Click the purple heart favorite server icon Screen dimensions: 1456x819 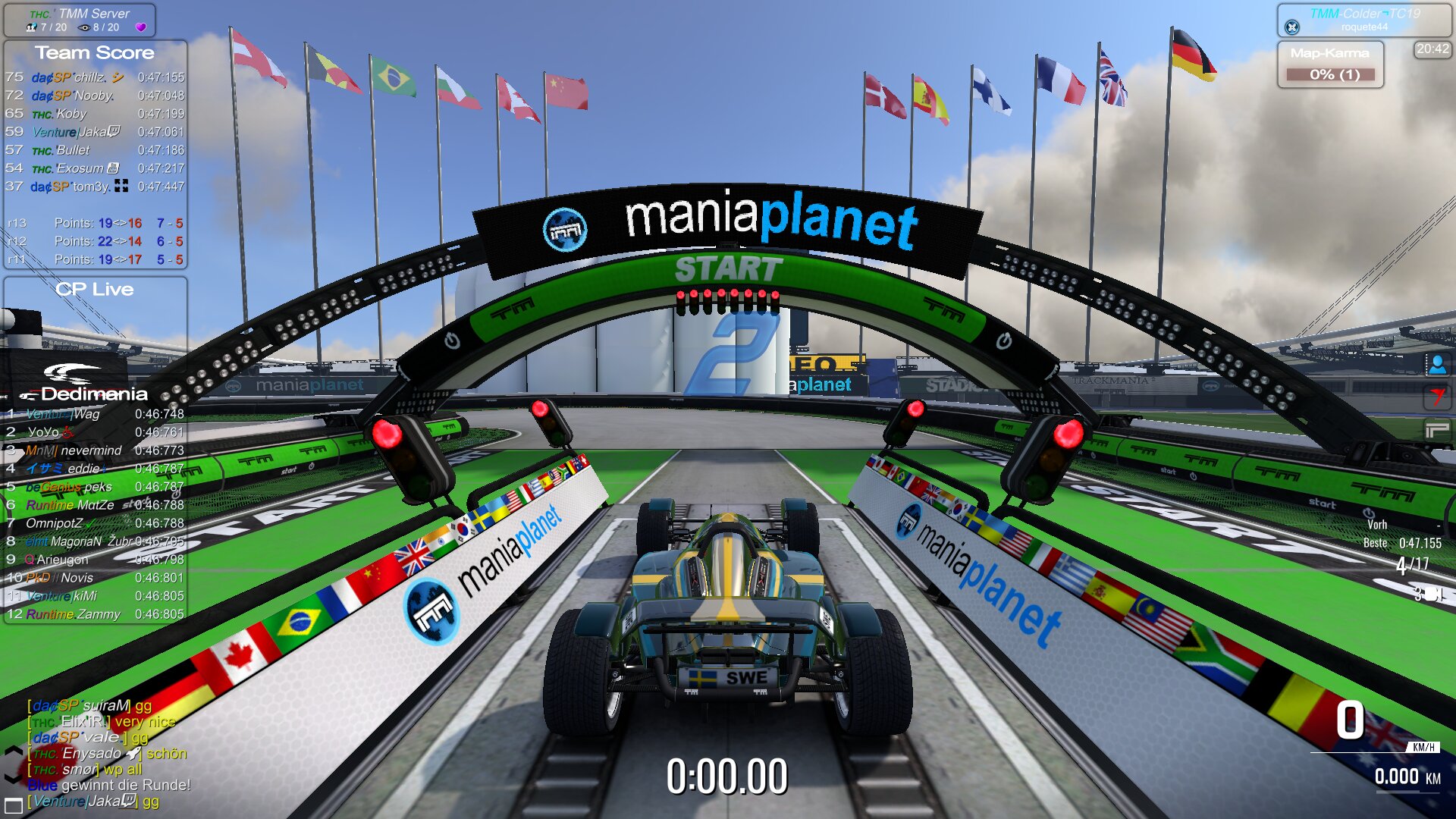[140, 27]
